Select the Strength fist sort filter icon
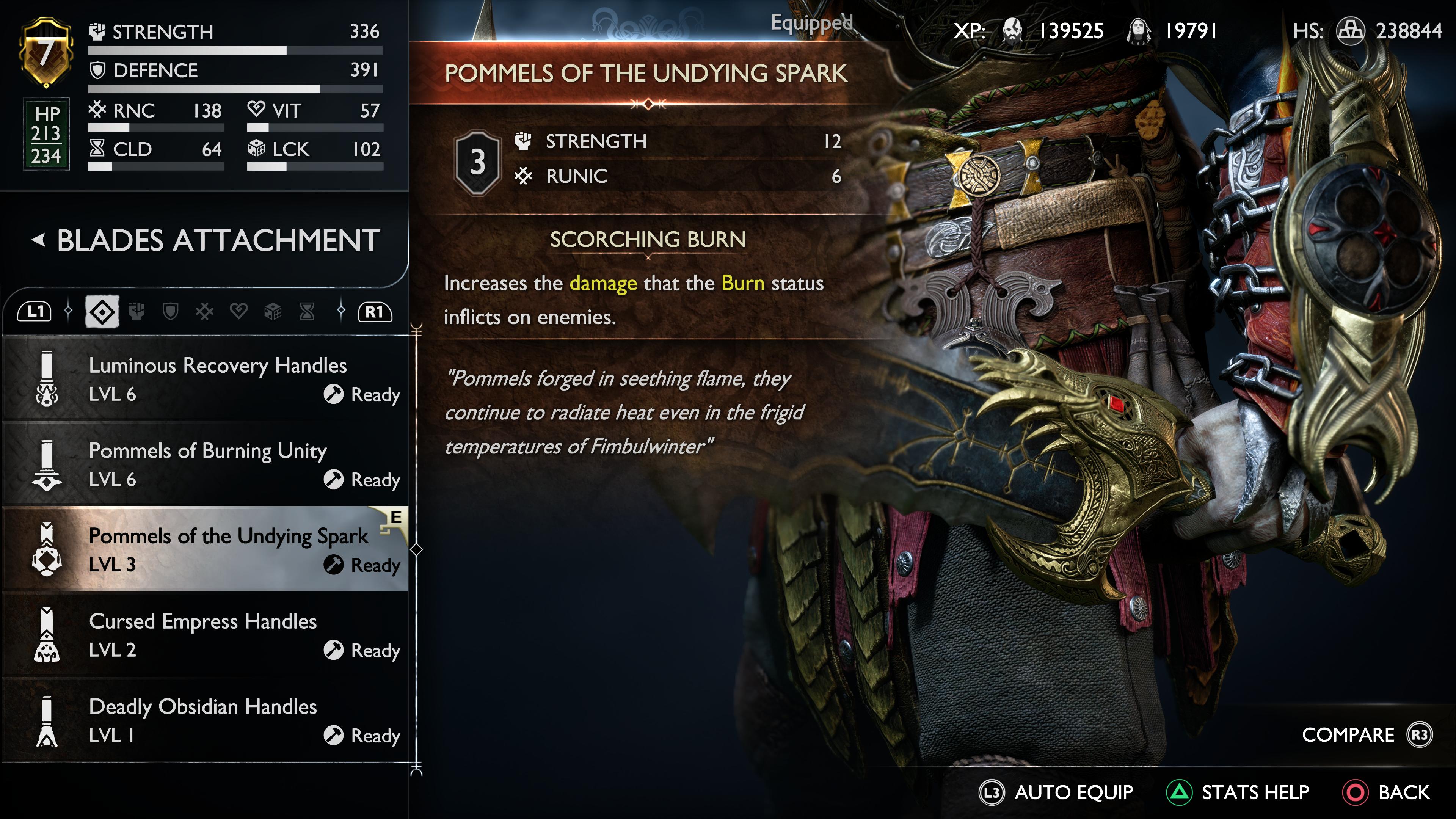This screenshot has height=819, width=1456. pyautogui.click(x=136, y=310)
